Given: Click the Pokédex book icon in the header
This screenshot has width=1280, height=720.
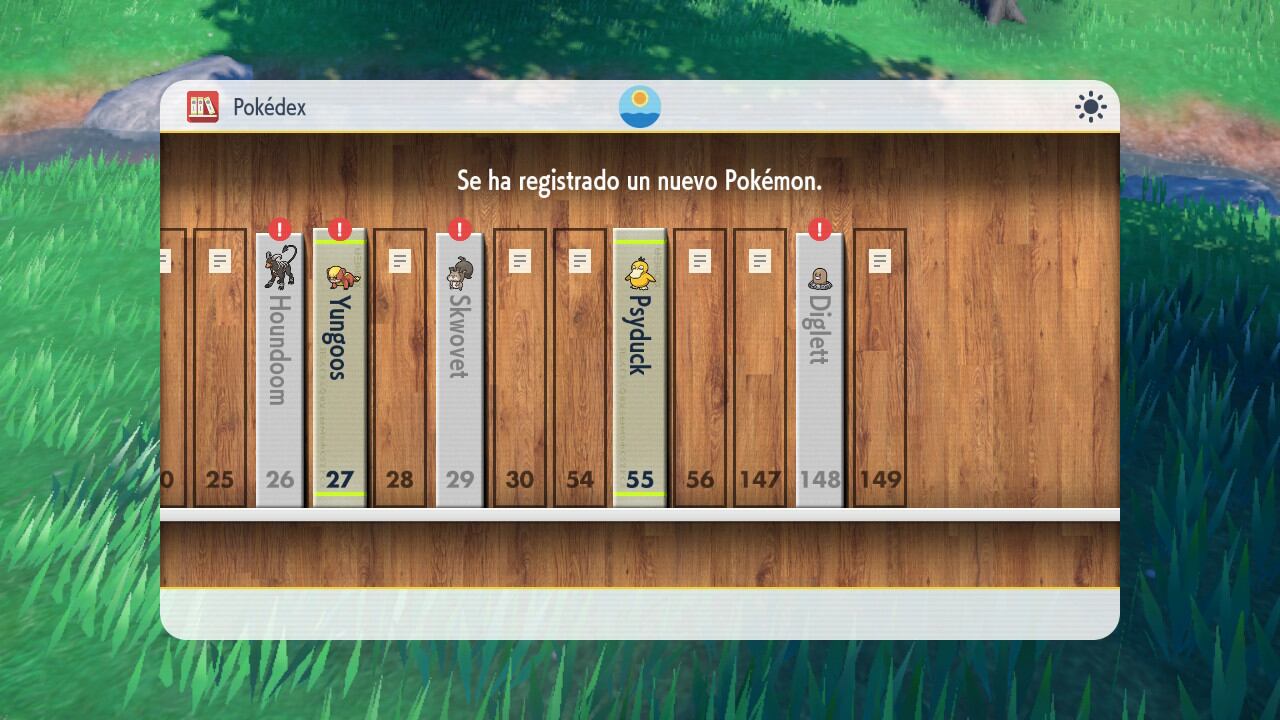Looking at the screenshot, I should coord(203,107).
